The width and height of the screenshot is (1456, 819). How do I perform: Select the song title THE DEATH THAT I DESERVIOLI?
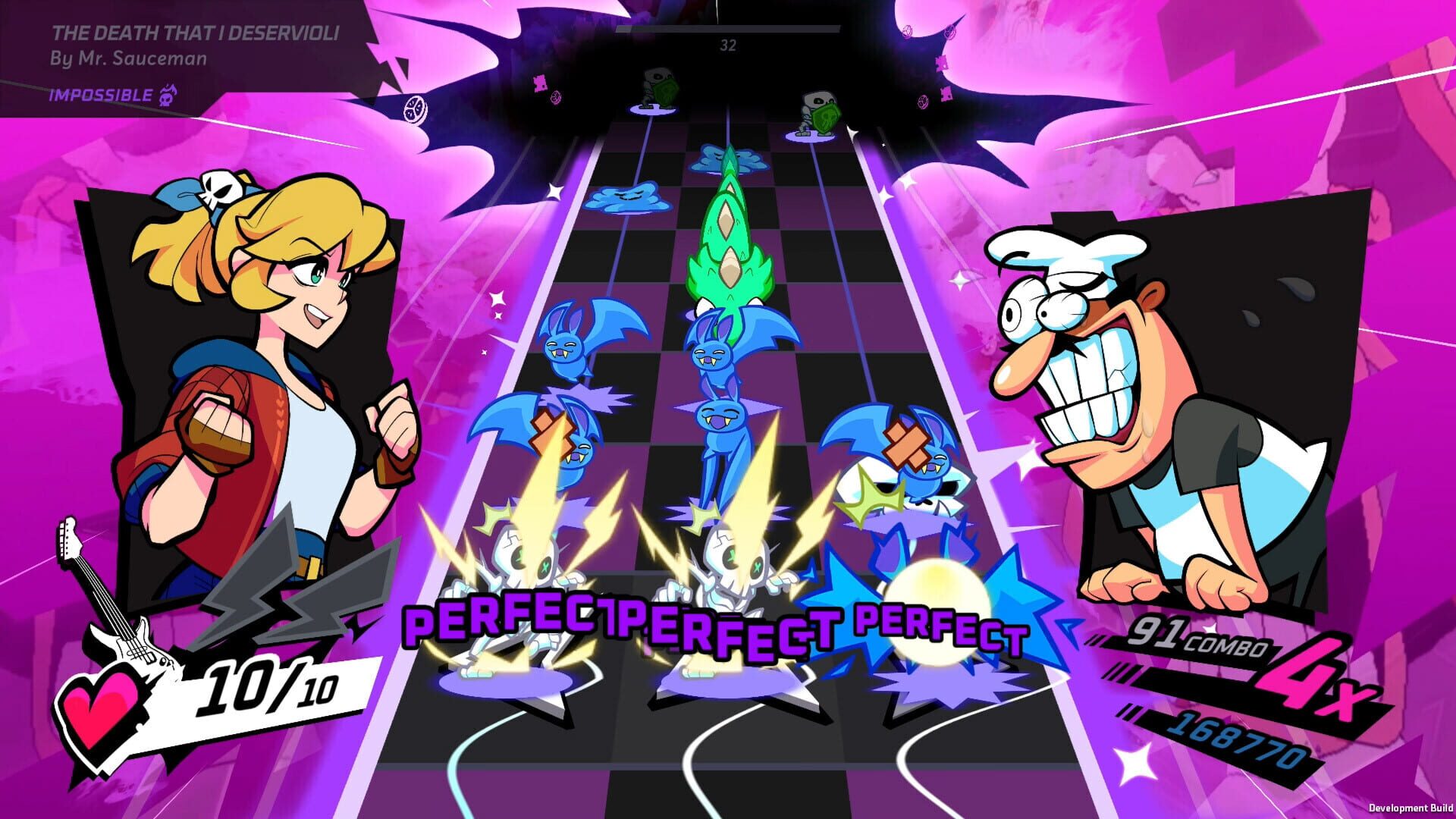click(x=194, y=33)
